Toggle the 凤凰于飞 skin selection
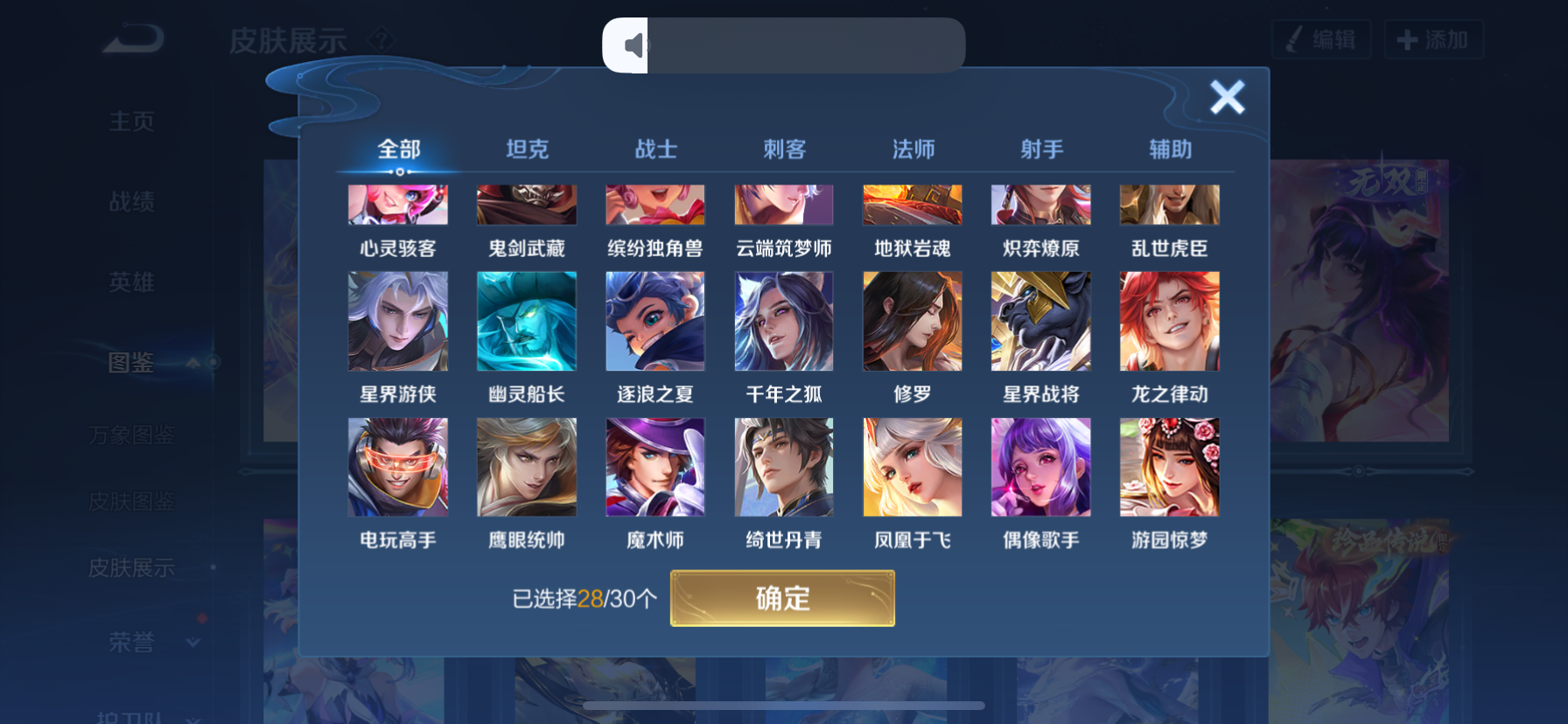The image size is (1568, 724). 912,467
